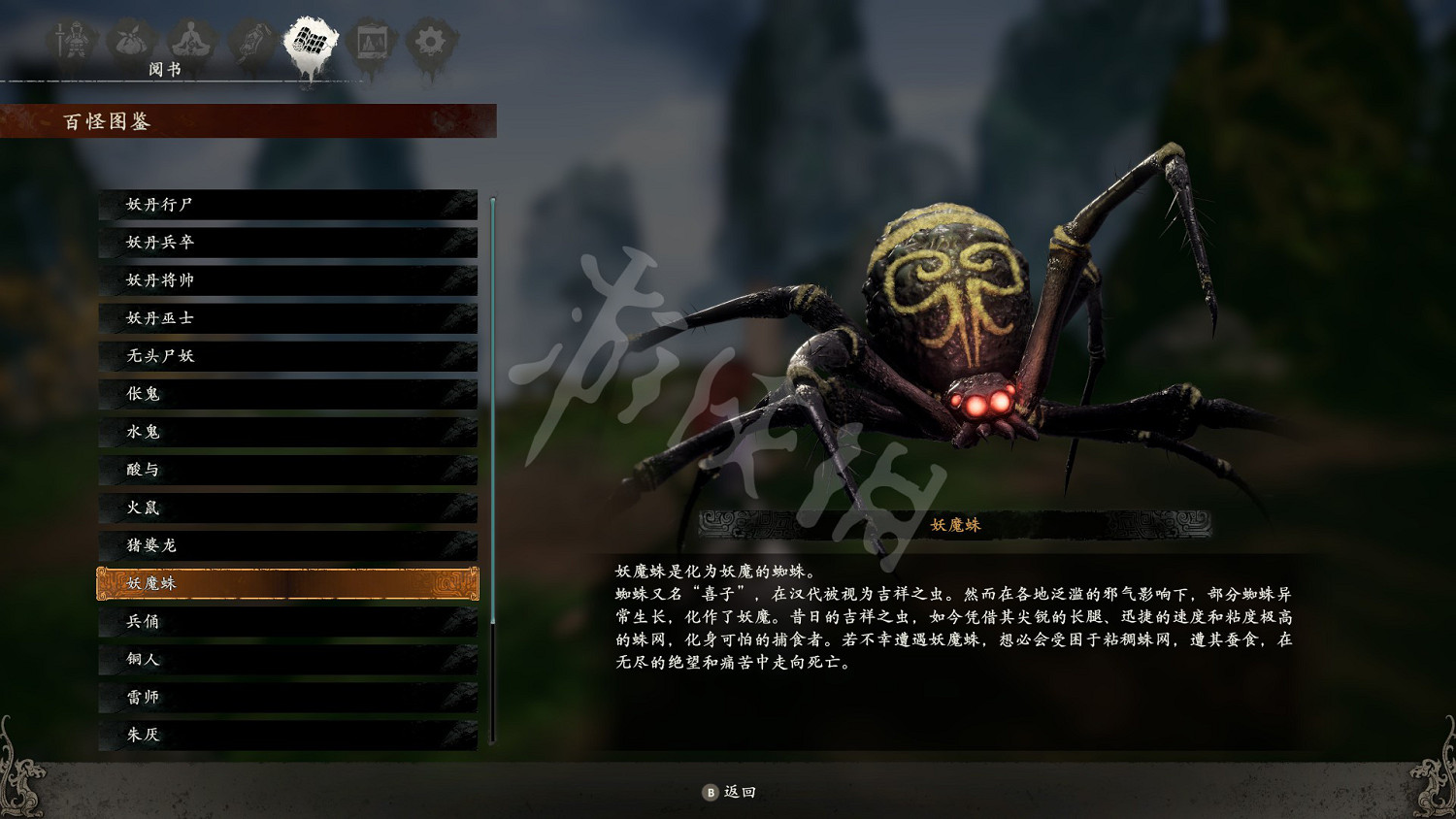Open the character equipment icon at top
The width and height of the screenshot is (1456, 819).
pos(73,41)
